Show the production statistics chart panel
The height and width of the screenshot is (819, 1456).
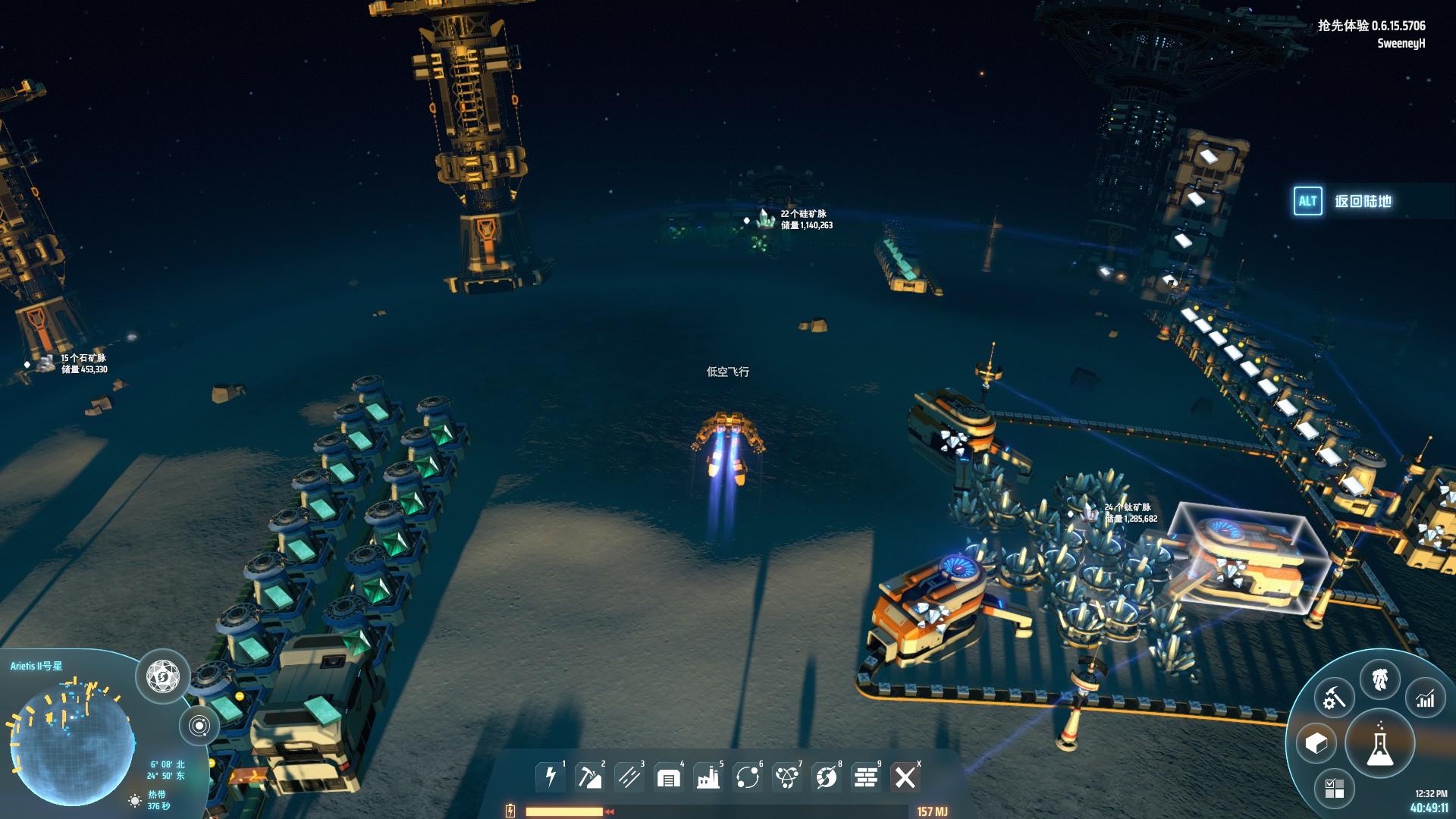(1426, 698)
